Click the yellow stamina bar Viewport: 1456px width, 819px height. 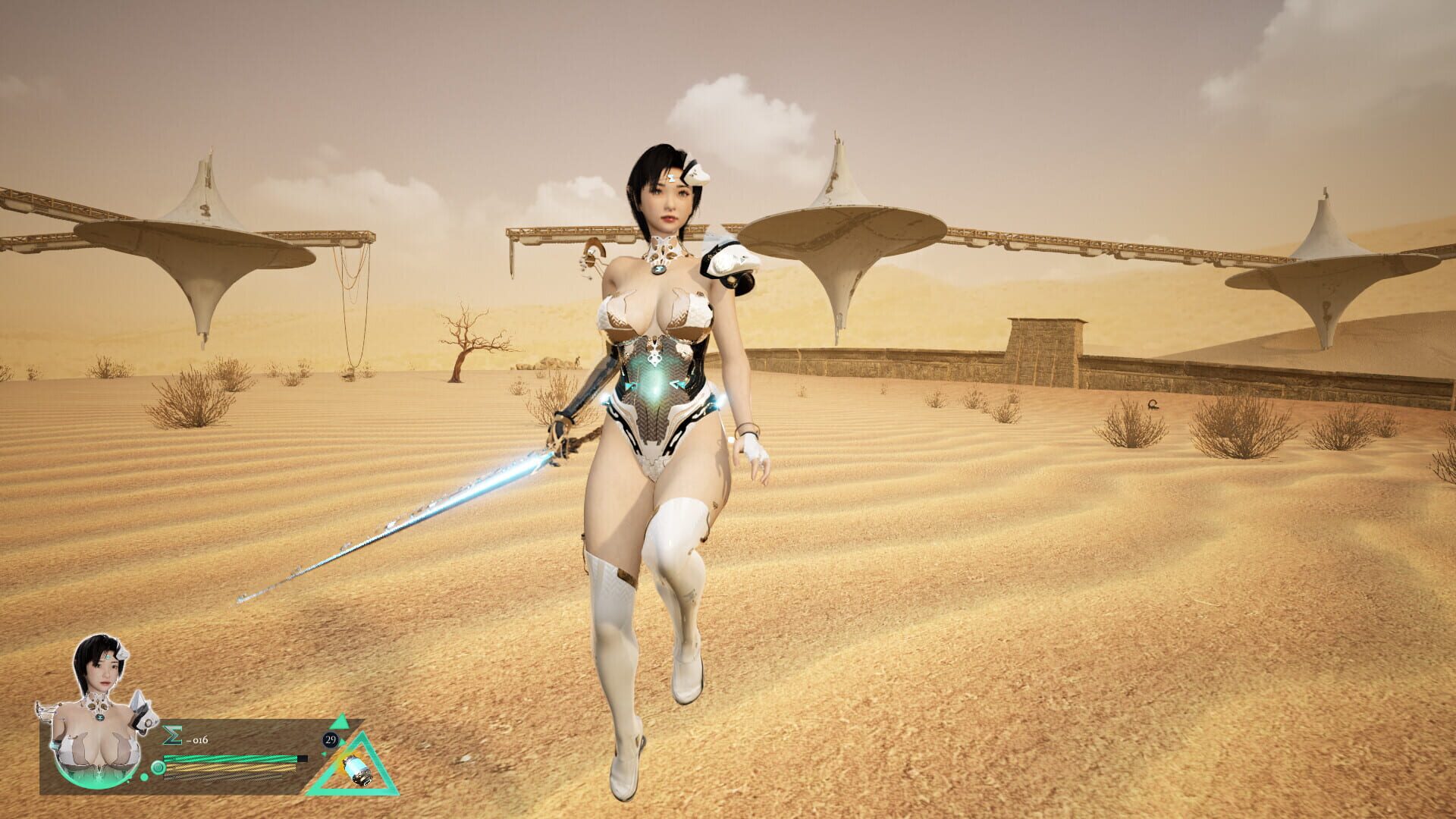[x=225, y=768]
